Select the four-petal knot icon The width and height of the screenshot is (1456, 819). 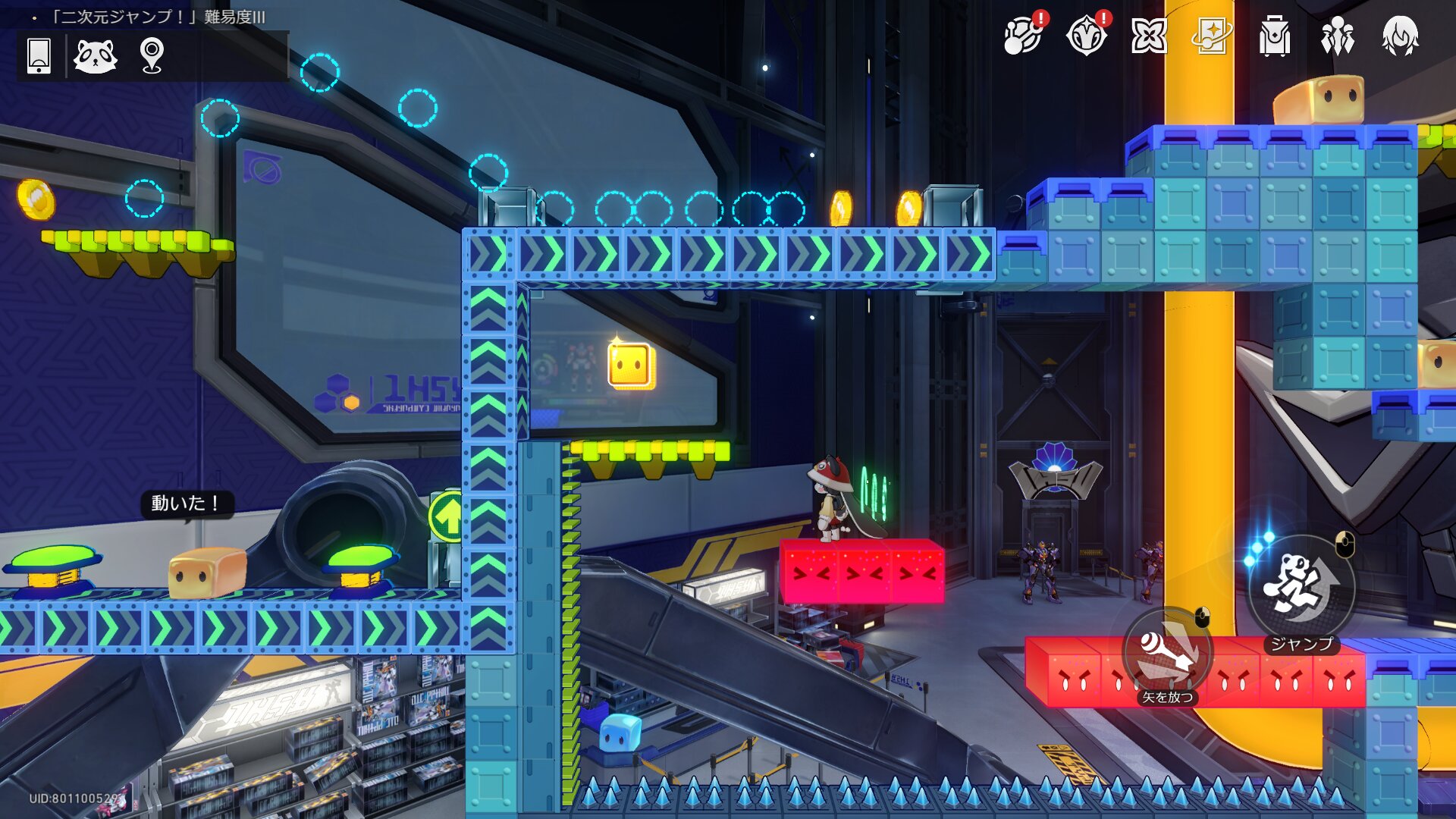point(1148,36)
